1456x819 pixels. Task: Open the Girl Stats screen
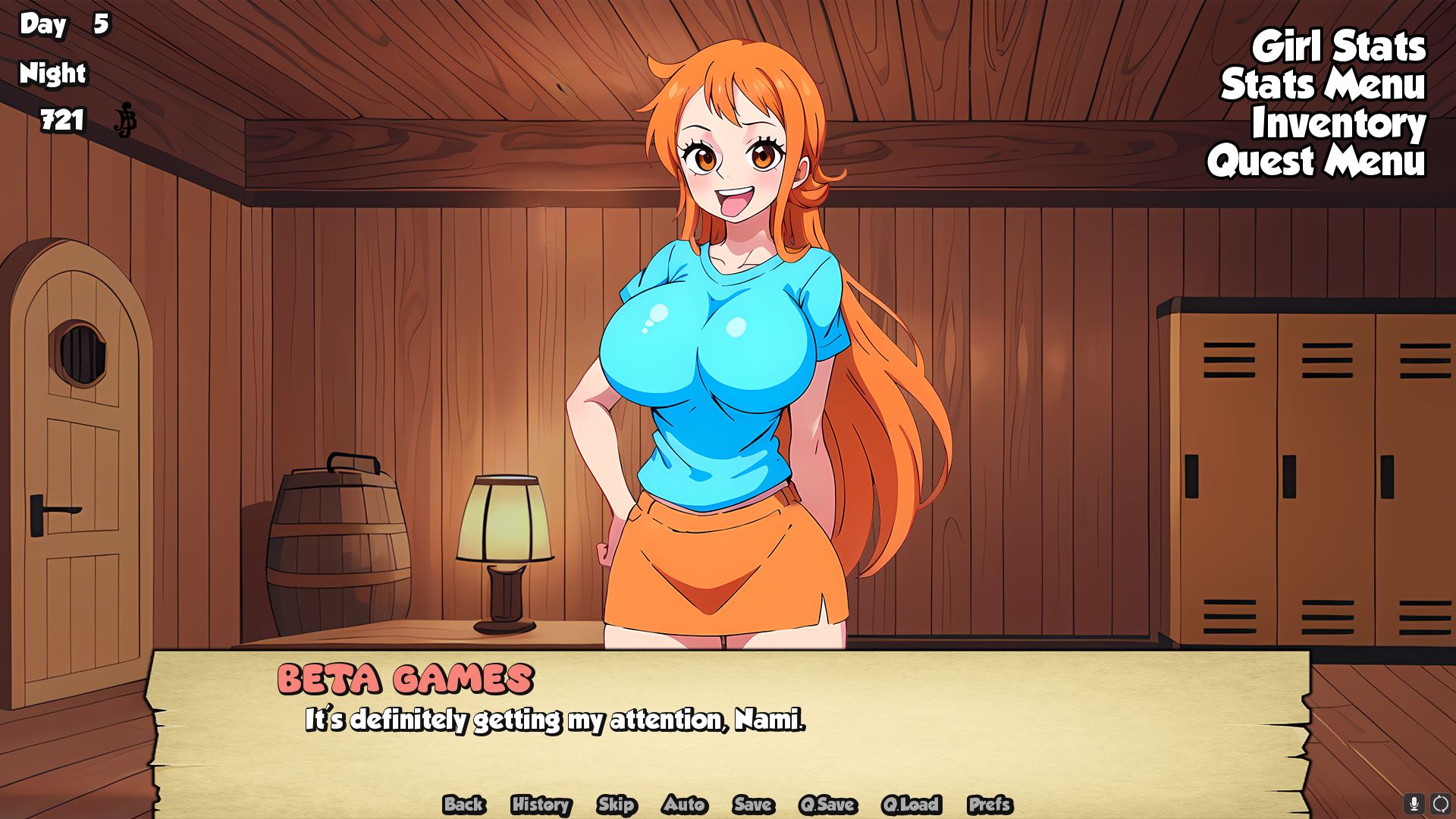pyautogui.click(x=1338, y=47)
